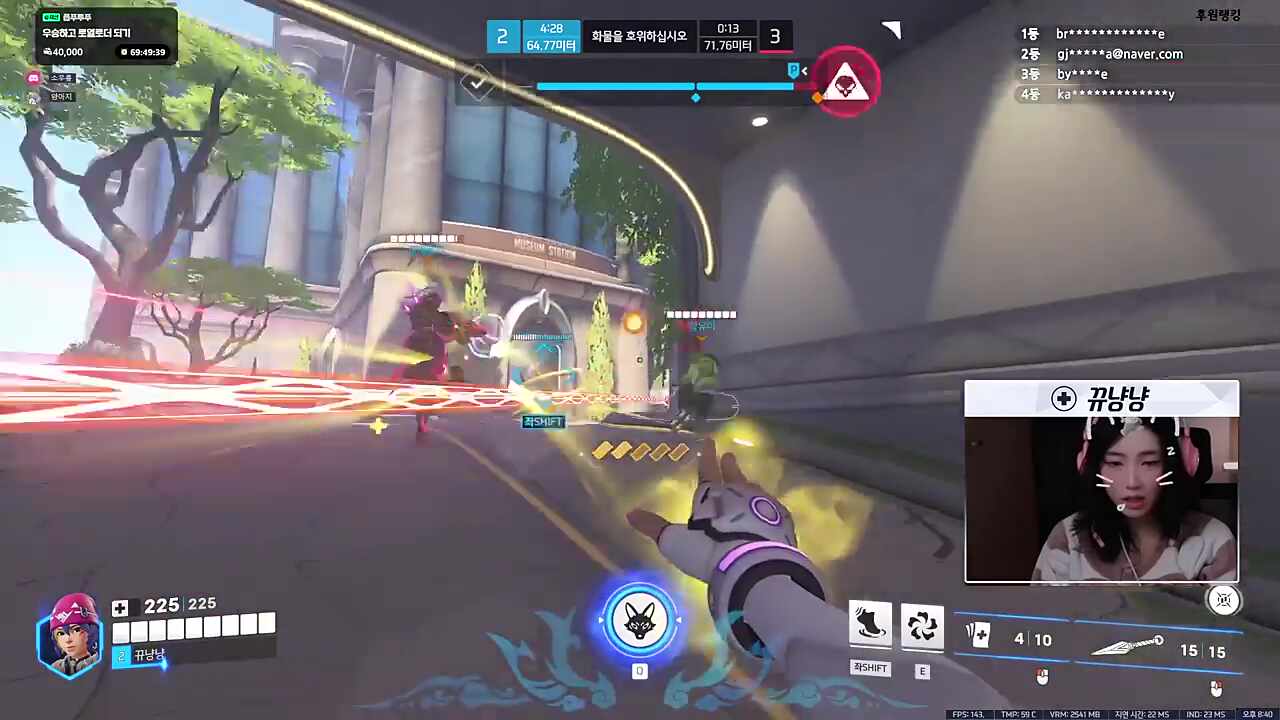The width and height of the screenshot is (1280, 720).
Task: Click the Kiriko hero portrait
Action: click(x=70, y=637)
